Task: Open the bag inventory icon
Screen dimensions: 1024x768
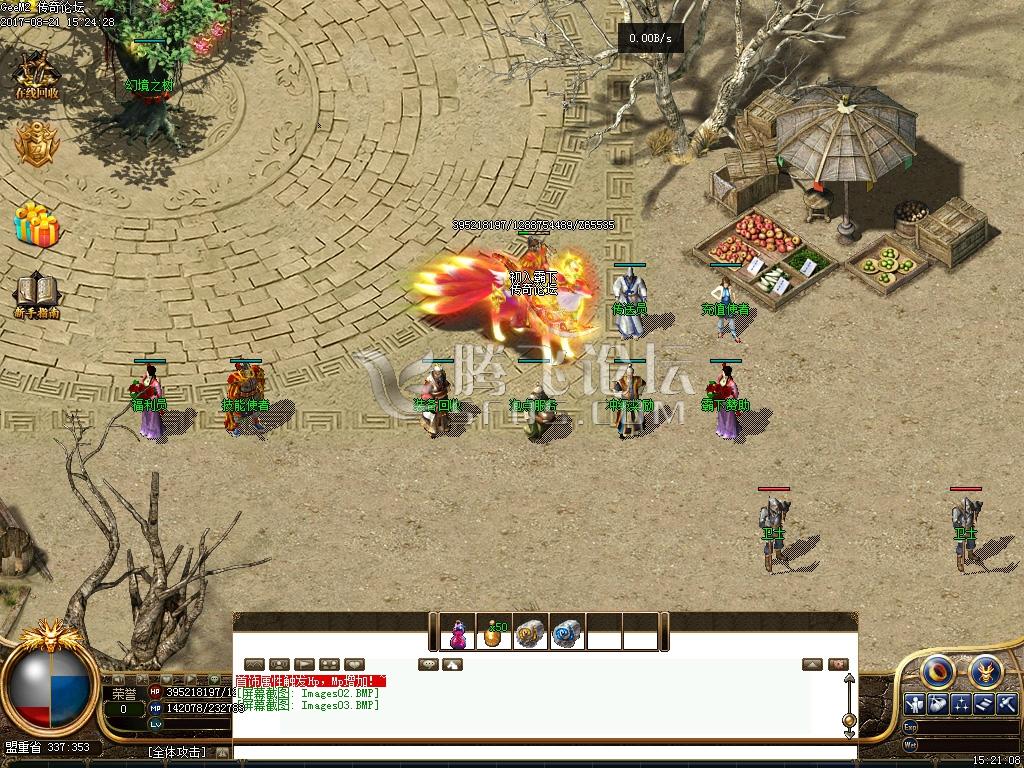Action: (937, 704)
